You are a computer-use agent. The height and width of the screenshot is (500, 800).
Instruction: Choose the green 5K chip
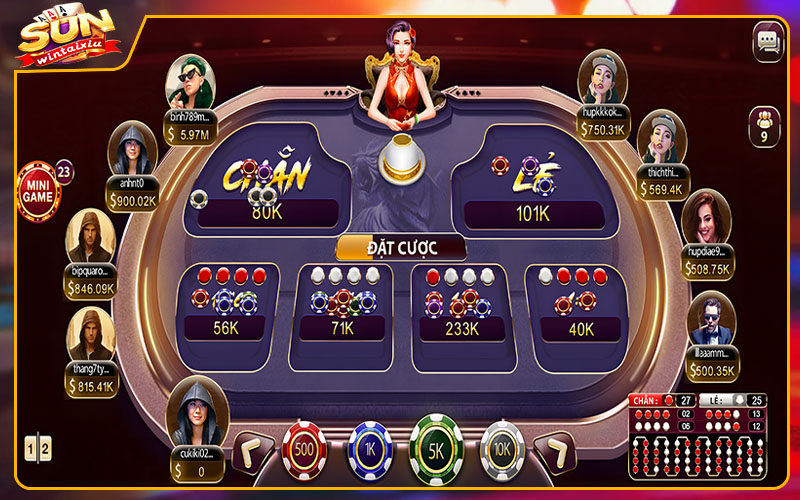pyautogui.click(x=437, y=448)
